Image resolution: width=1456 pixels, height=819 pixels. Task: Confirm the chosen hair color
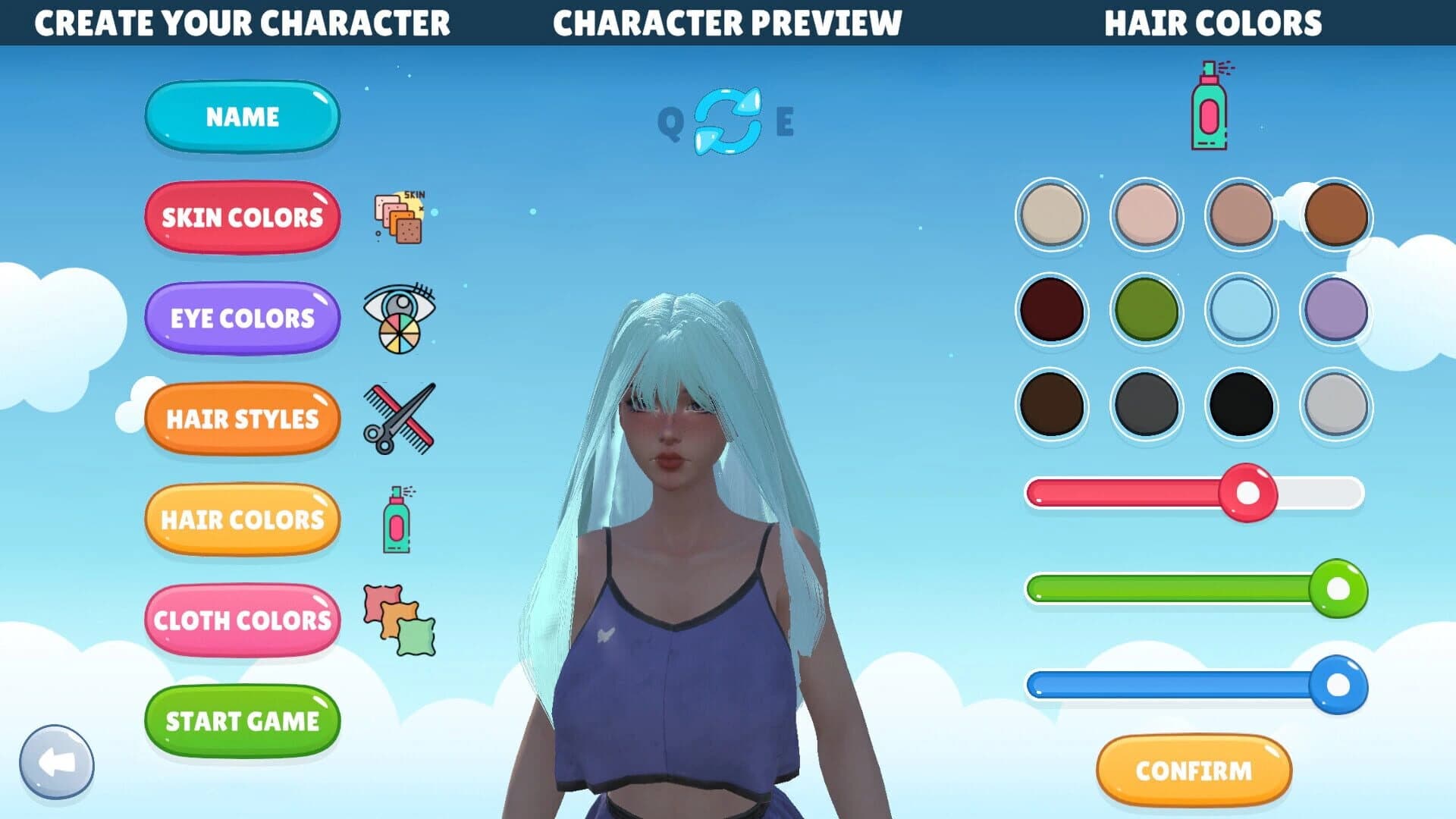[1194, 770]
